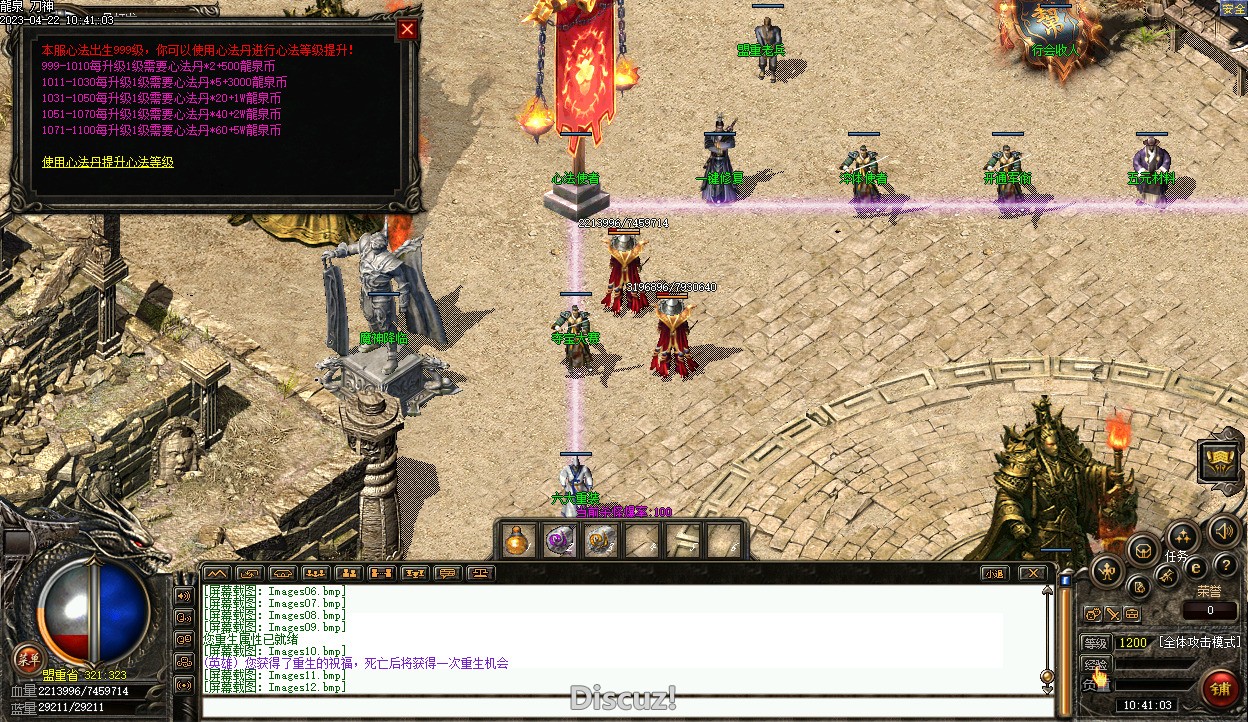Viewport: 1248px width, 722px height.
Task: Open the skills sparkle icon
Action: (1183, 537)
